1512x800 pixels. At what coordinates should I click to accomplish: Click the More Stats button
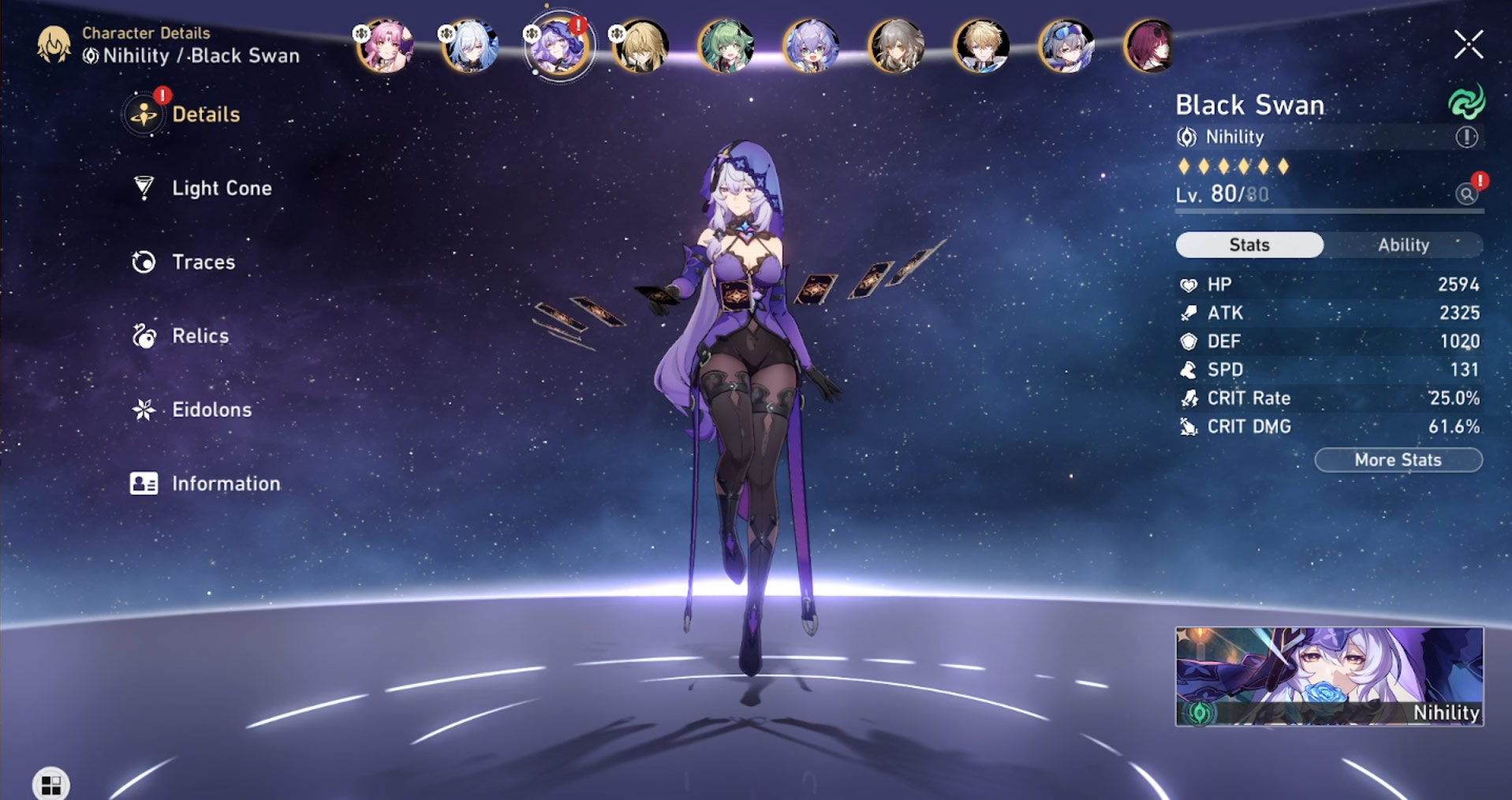(x=1398, y=460)
